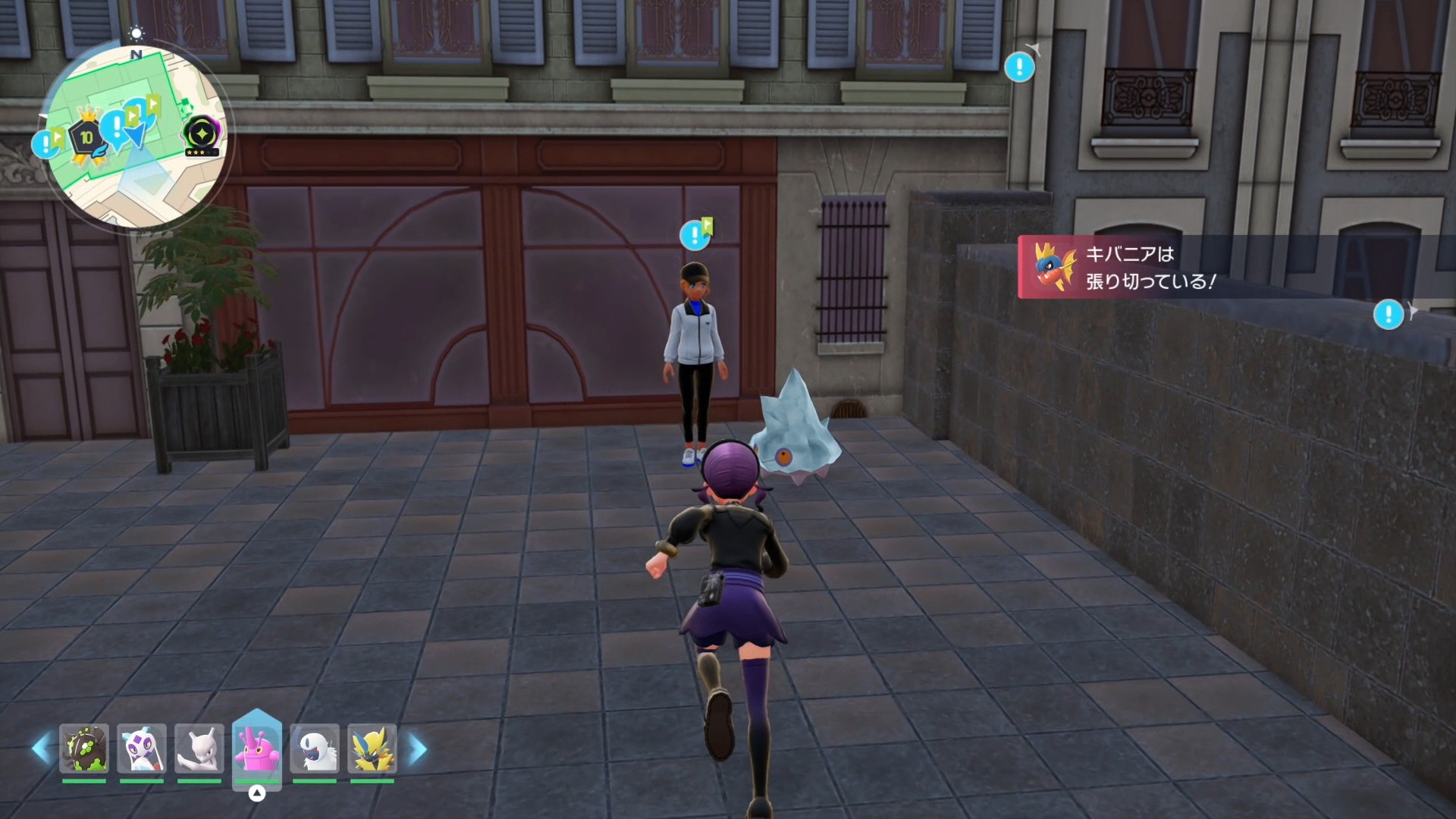Pick Absol from the party bar
Image resolution: width=1456 pixels, height=819 pixels.
click(315, 748)
